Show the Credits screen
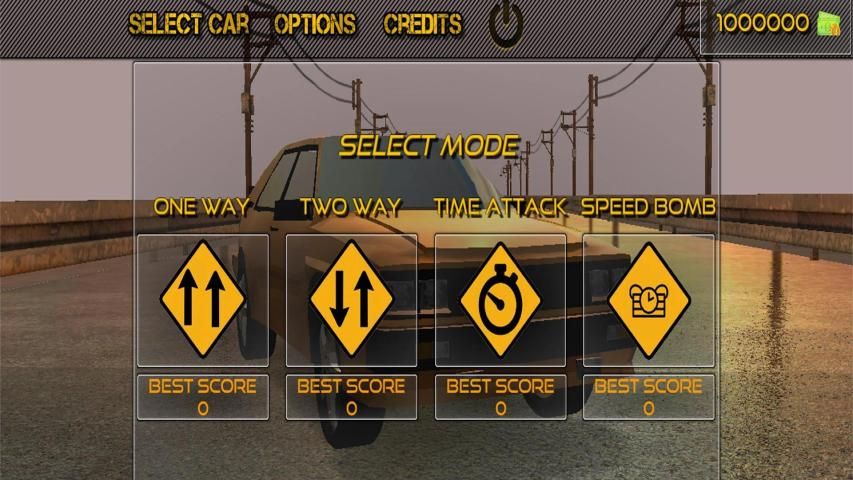The width and height of the screenshot is (853, 480). (x=423, y=25)
